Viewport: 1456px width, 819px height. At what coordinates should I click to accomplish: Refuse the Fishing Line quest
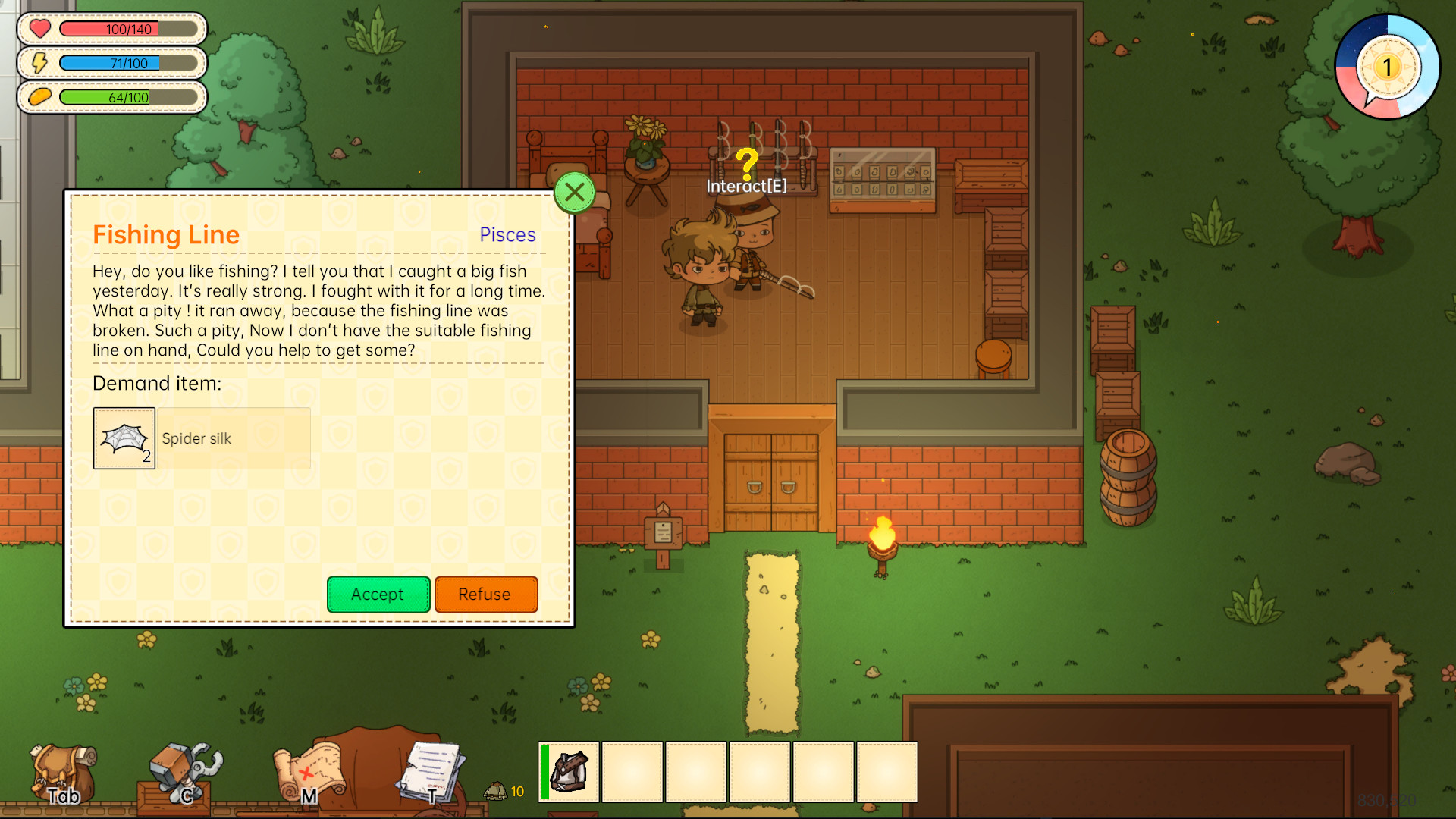(x=486, y=595)
